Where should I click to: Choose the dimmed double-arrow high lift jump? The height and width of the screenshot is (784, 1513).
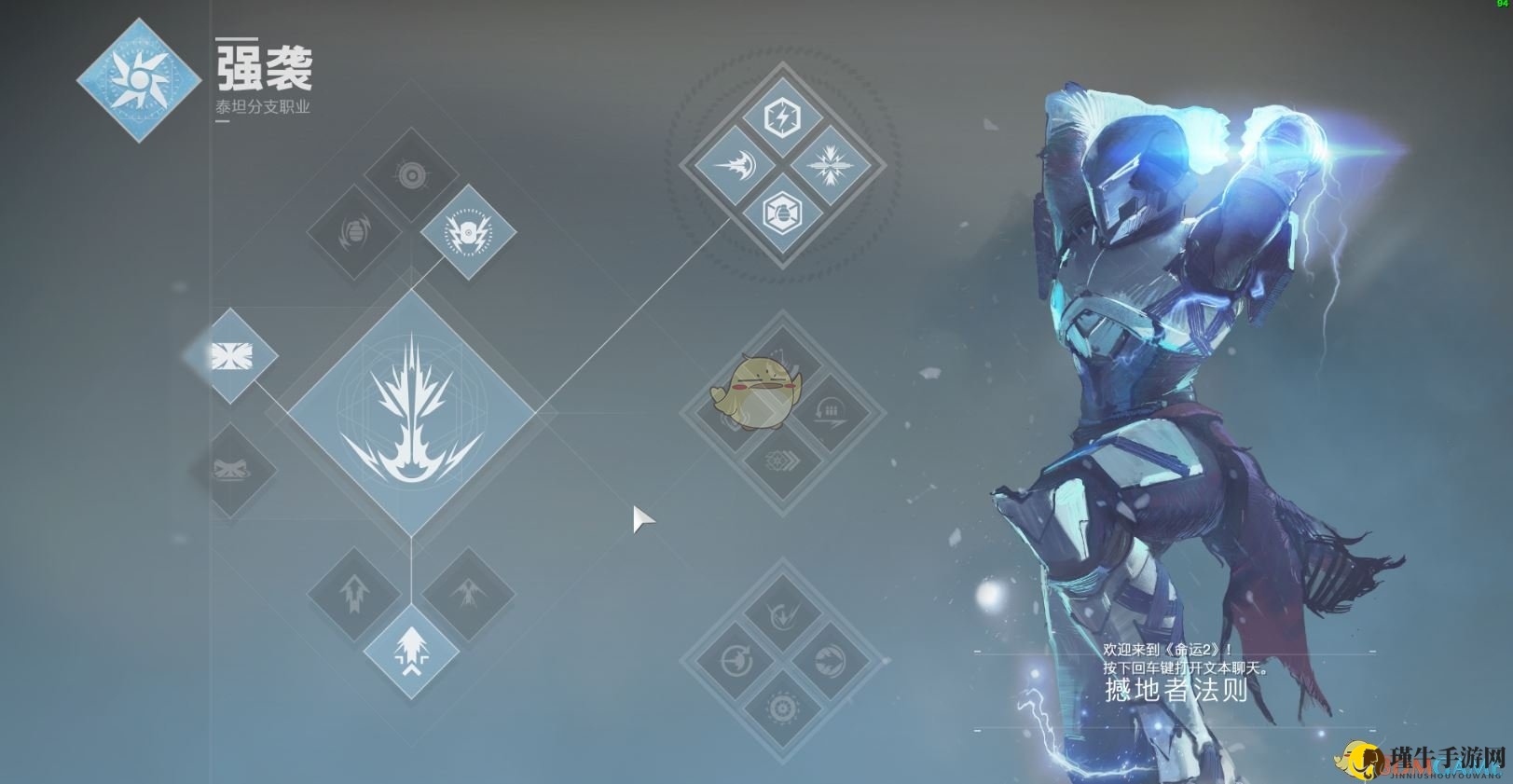coord(355,594)
